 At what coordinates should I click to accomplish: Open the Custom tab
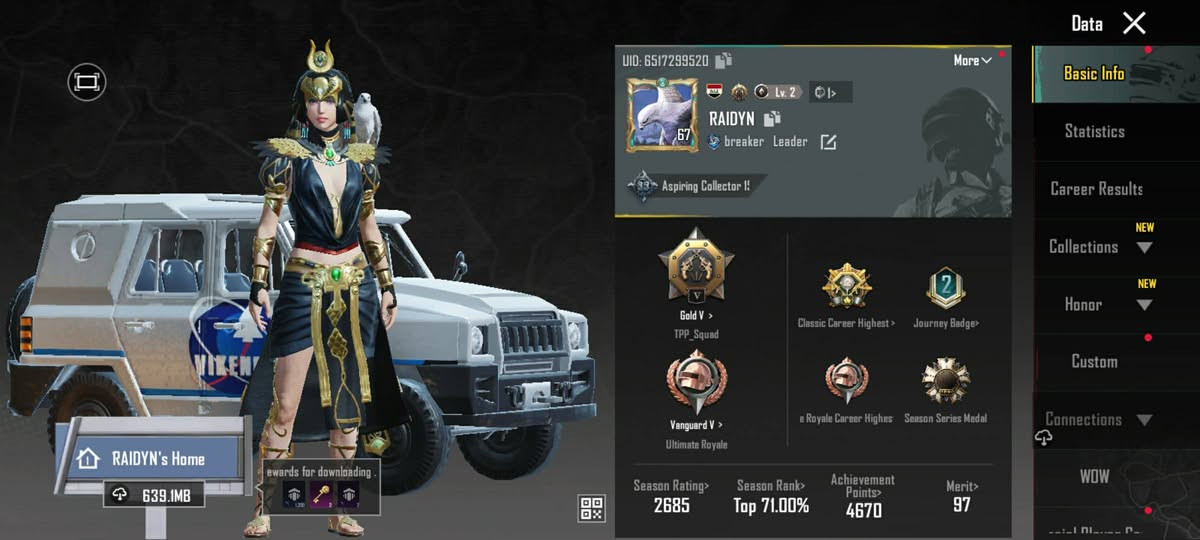[1094, 362]
